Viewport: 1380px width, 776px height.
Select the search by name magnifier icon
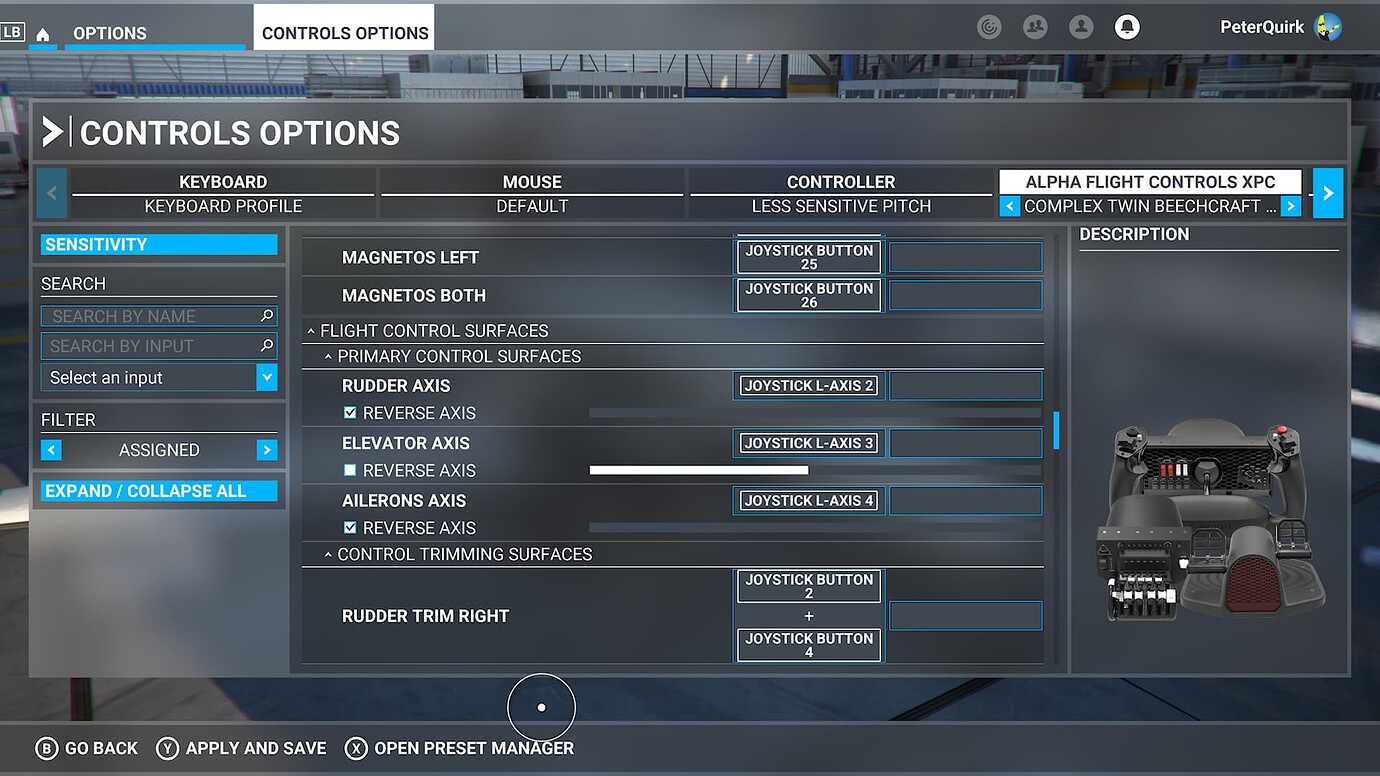[x=266, y=315]
